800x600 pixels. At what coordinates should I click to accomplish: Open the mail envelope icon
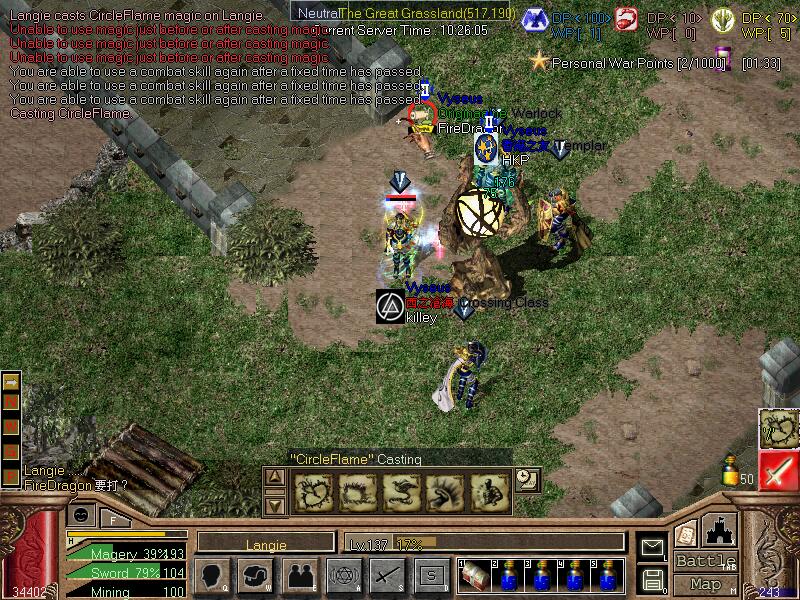[x=653, y=547]
